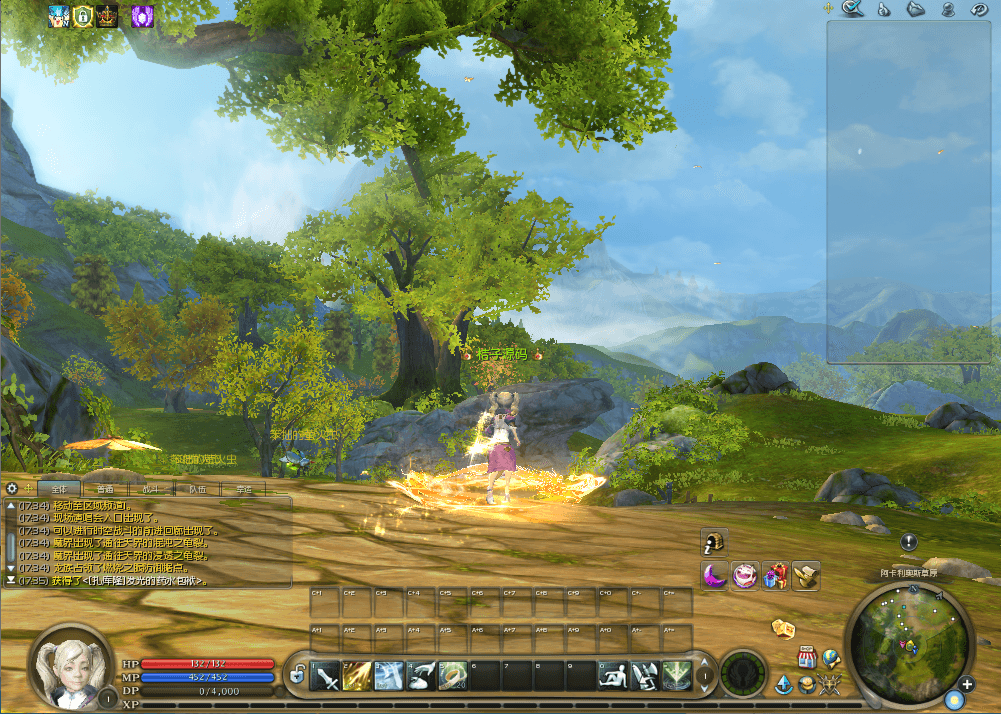Open chat settings gear icon
1001x714 pixels.
click(x=12, y=489)
